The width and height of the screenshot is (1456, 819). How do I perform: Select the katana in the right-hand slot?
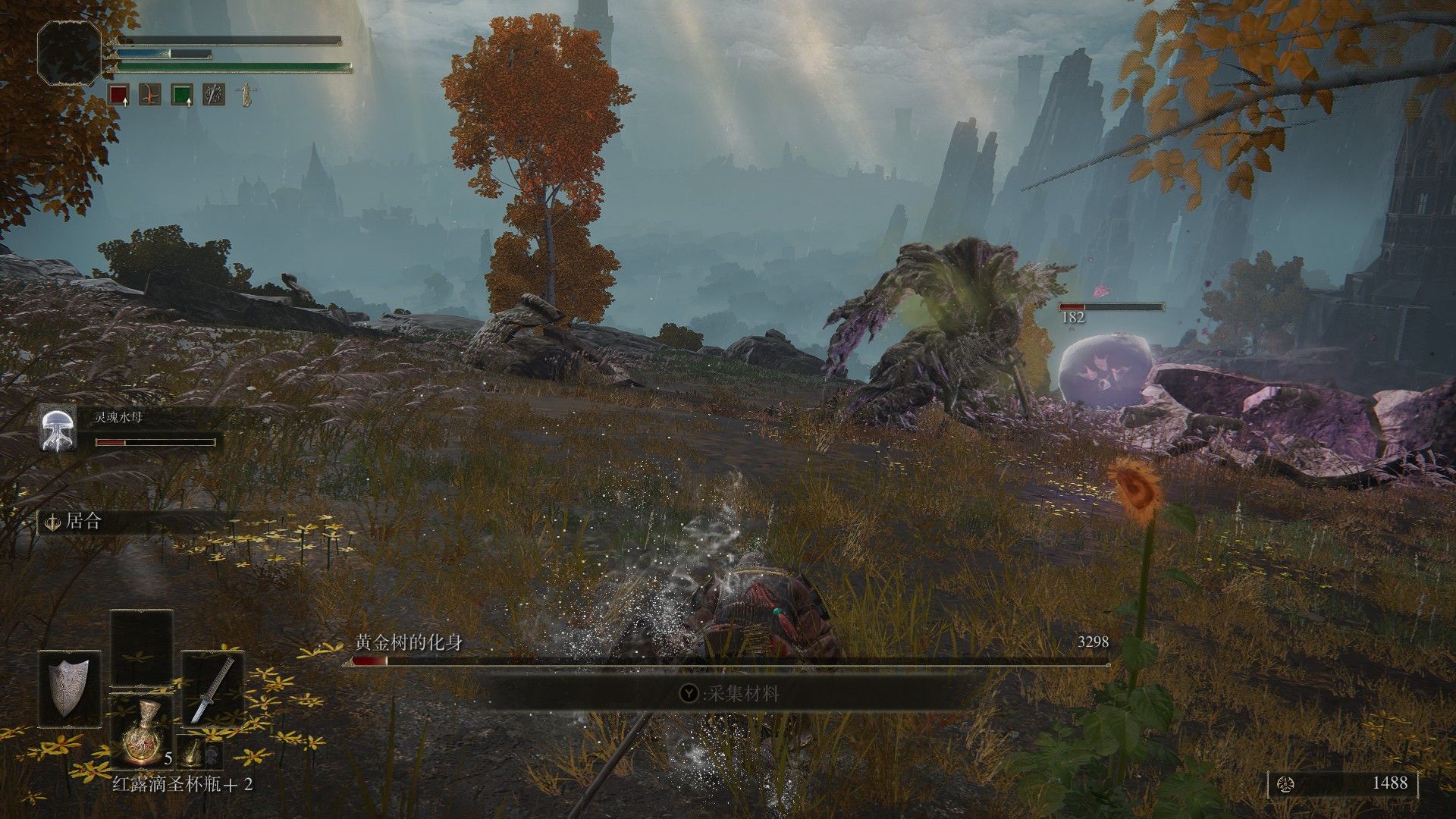tap(212, 689)
